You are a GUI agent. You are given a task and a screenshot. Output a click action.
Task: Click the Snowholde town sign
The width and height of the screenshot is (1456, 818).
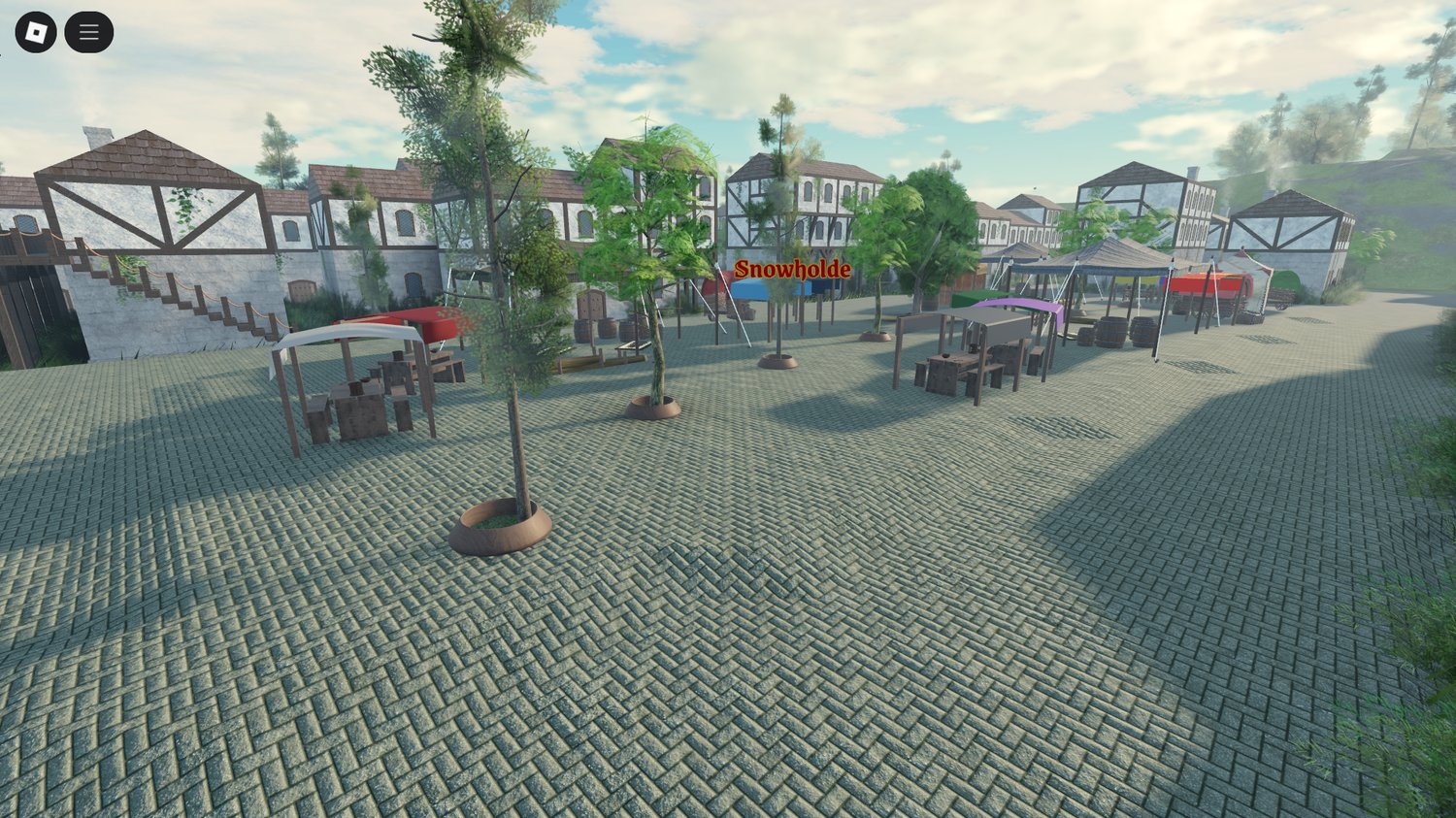point(794,272)
